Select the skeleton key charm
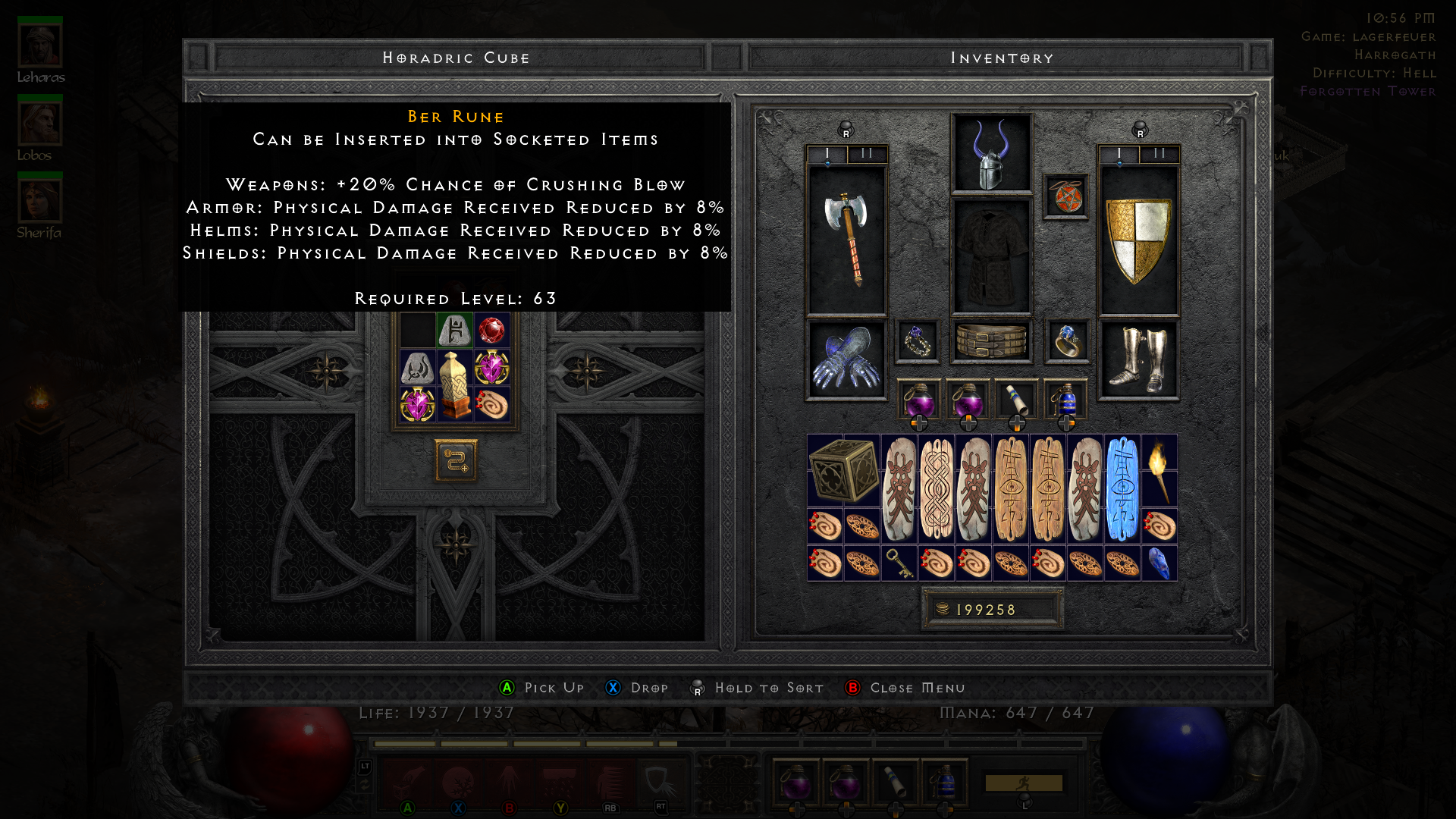 (x=901, y=562)
